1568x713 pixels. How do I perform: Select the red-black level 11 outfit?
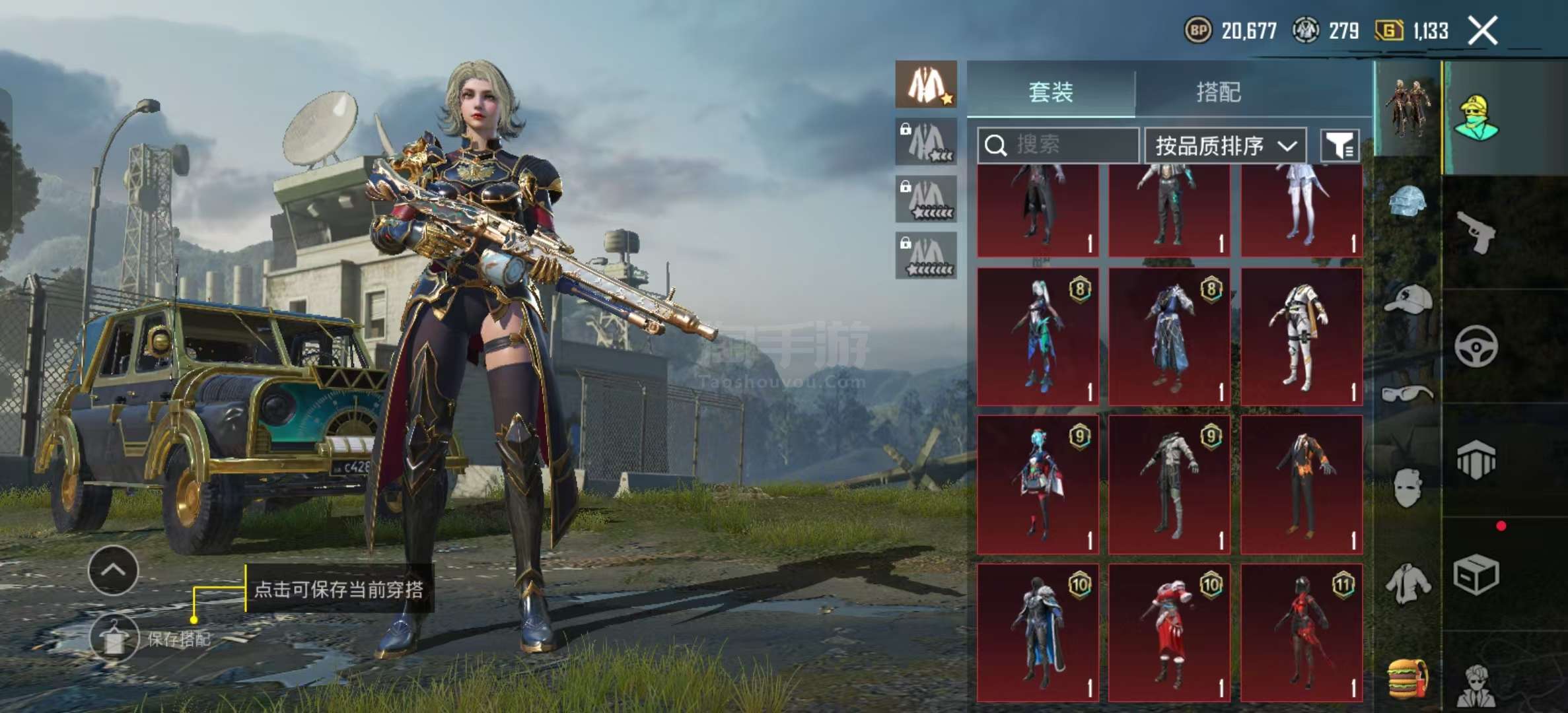tap(1301, 632)
